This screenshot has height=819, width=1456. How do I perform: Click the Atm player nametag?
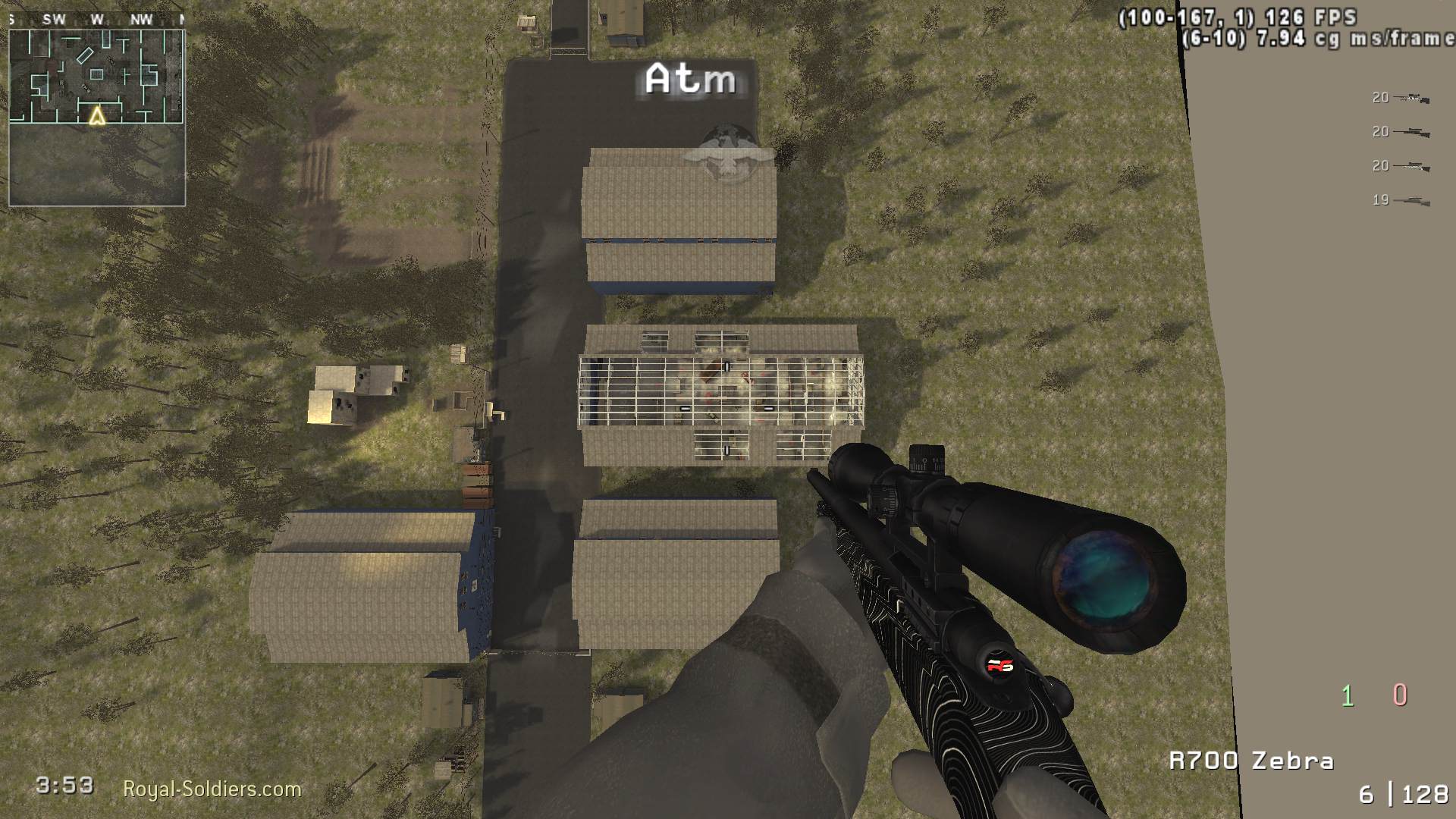coord(689,78)
